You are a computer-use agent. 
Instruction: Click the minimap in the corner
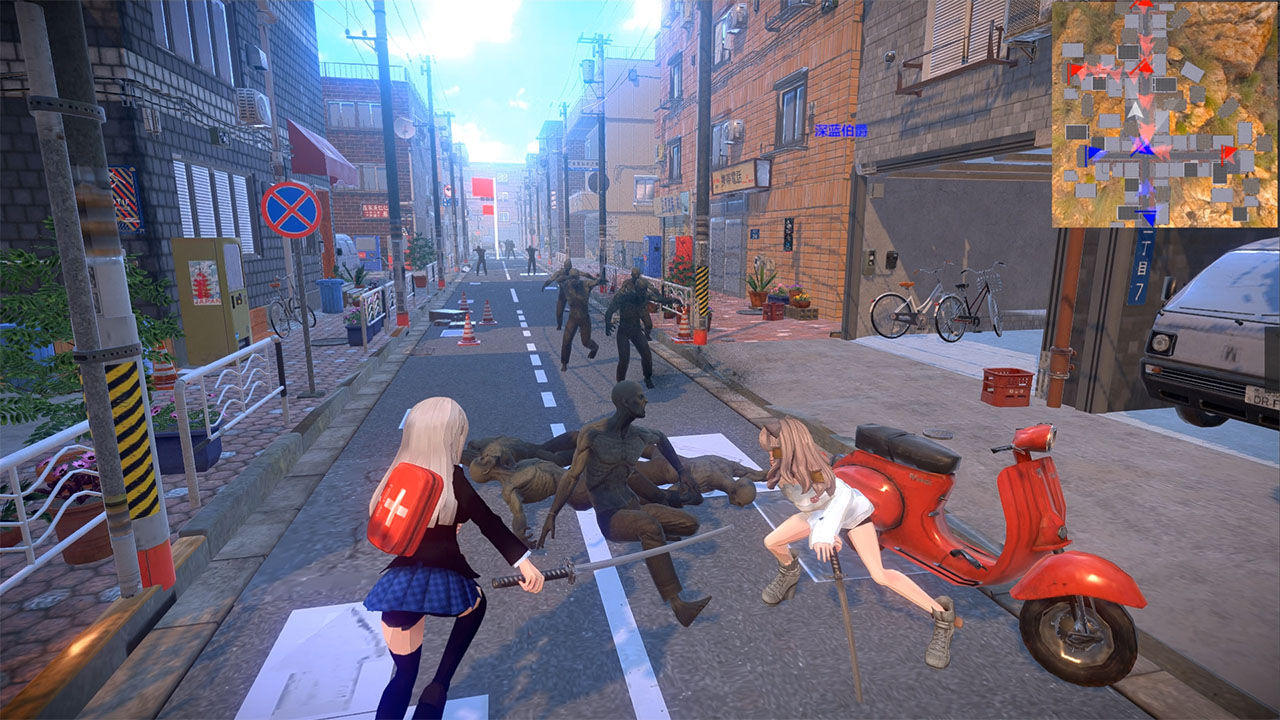(1164, 114)
